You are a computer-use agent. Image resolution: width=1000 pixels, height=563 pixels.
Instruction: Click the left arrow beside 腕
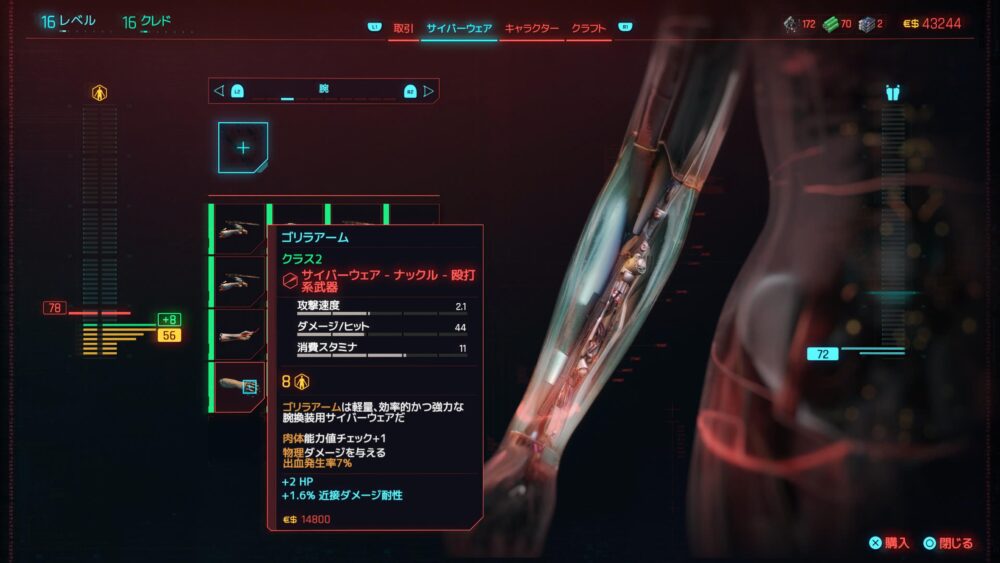point(219,91)
